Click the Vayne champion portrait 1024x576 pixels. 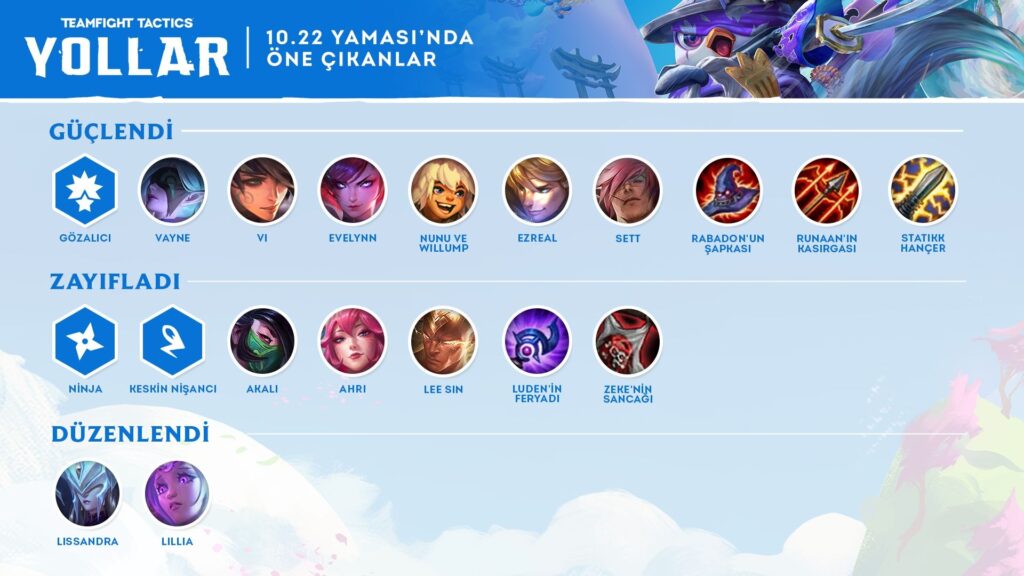(x=172, y=190)
